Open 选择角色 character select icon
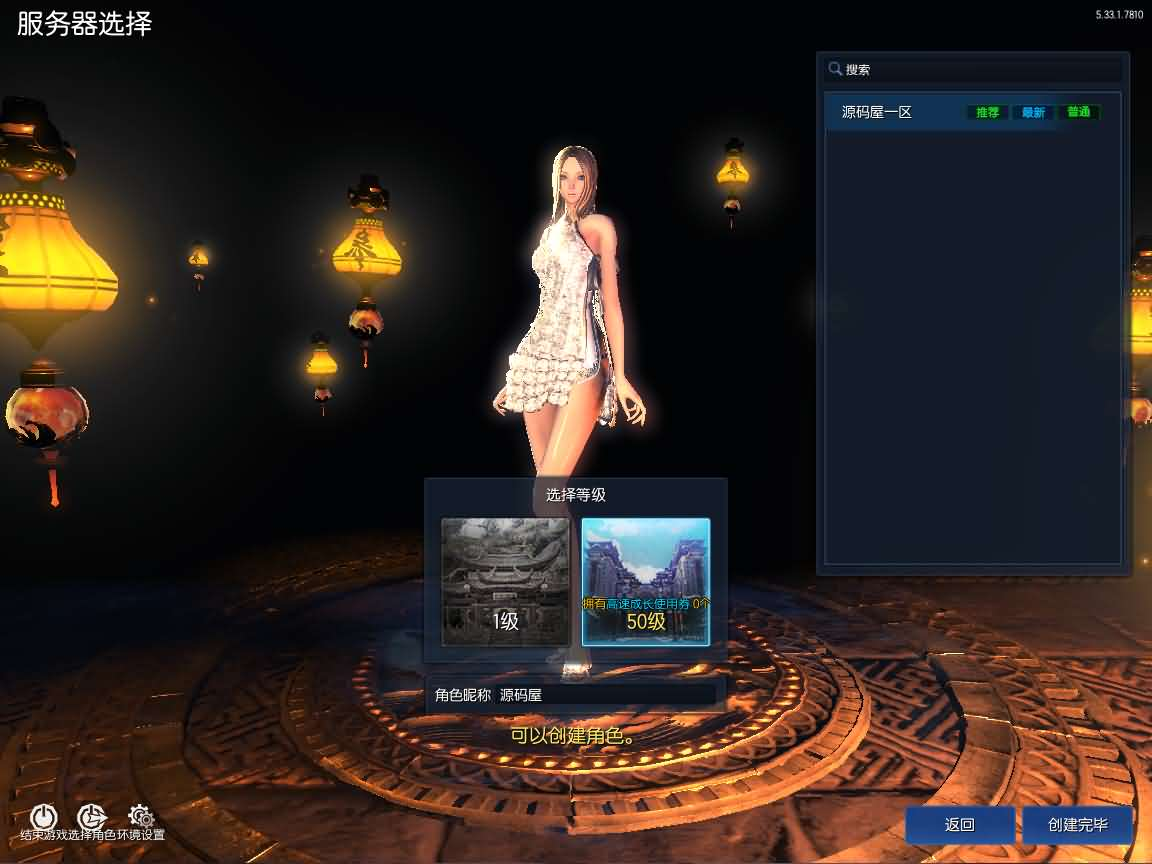 pos(92,817)
